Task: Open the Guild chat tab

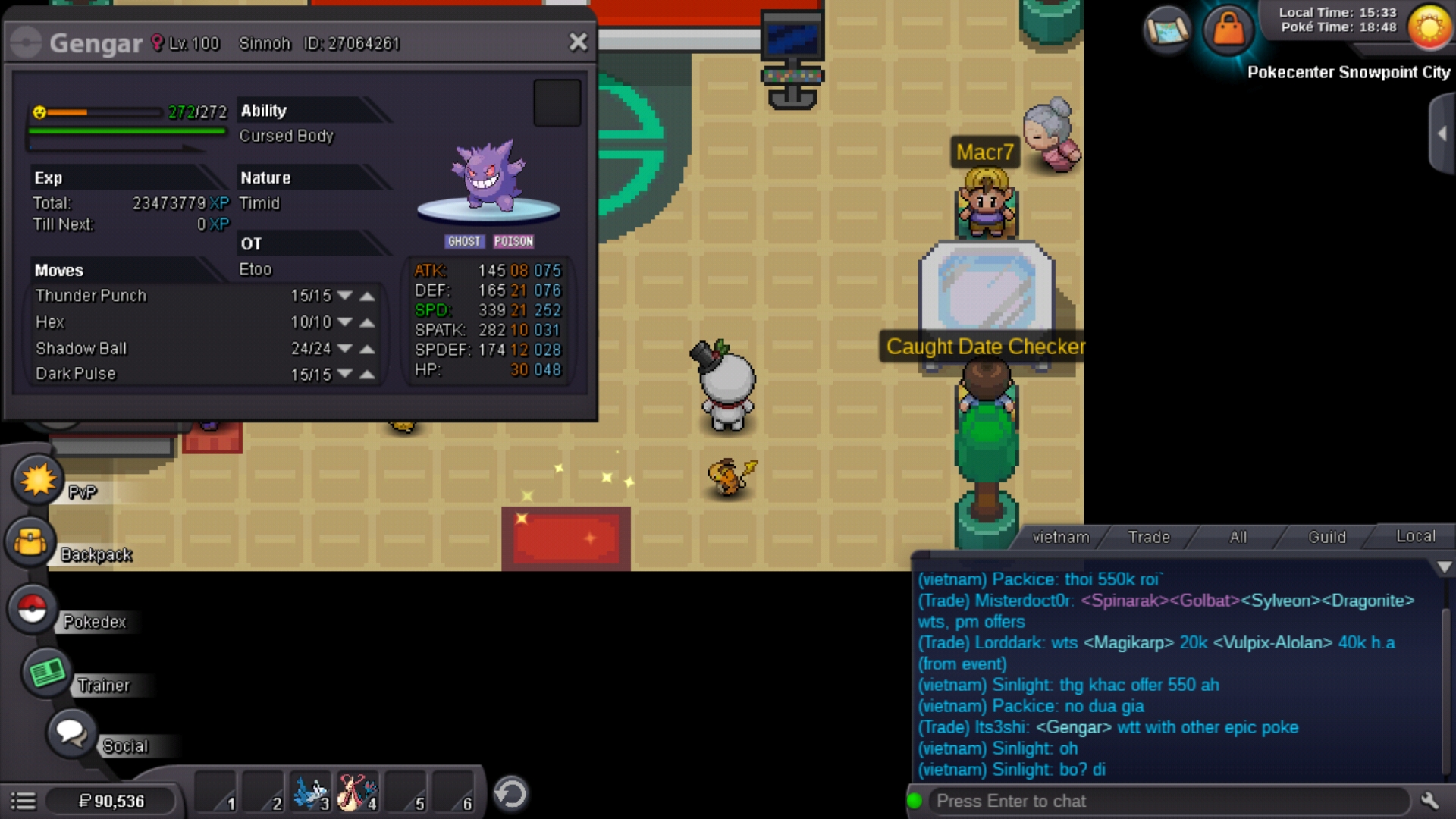Action: tap(1326, 537)
